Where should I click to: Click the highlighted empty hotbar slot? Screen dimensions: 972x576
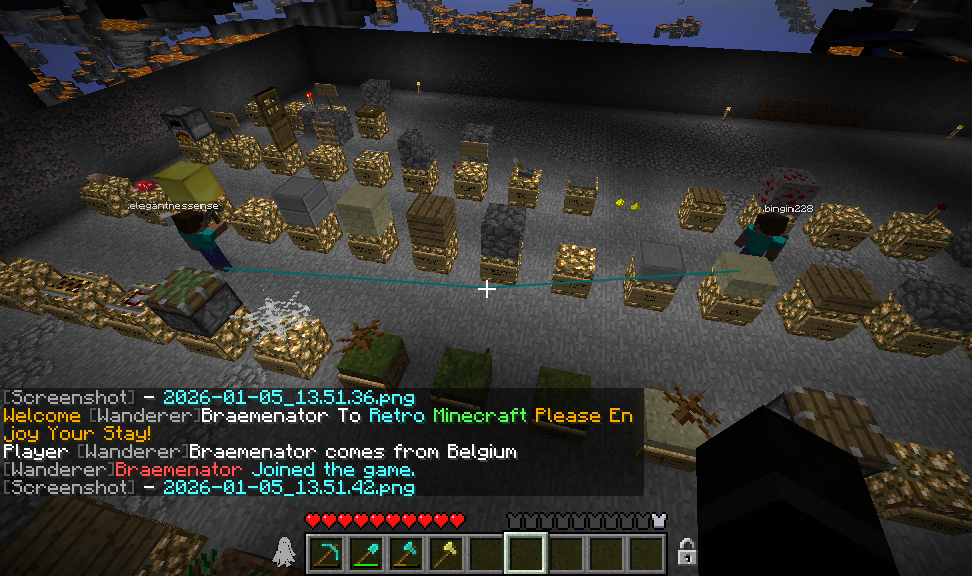coord(526,552)
